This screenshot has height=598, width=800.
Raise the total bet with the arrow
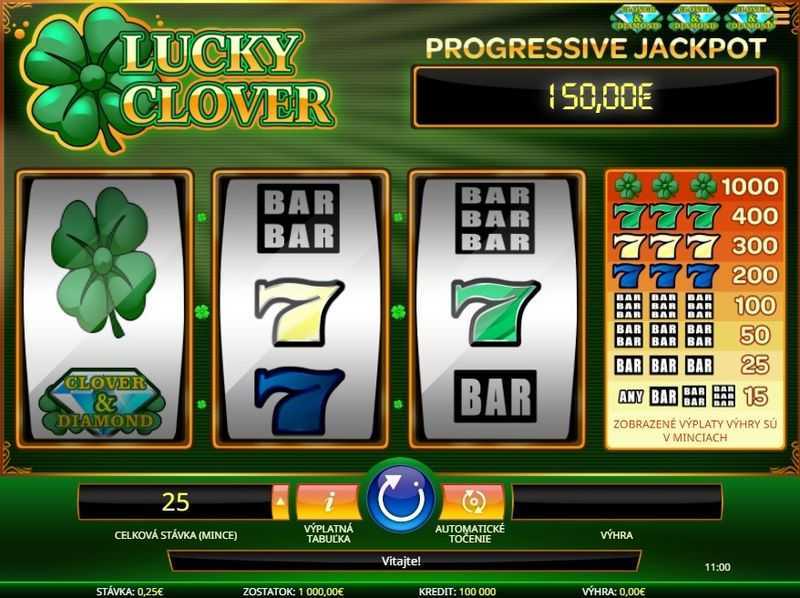point(281,500)
